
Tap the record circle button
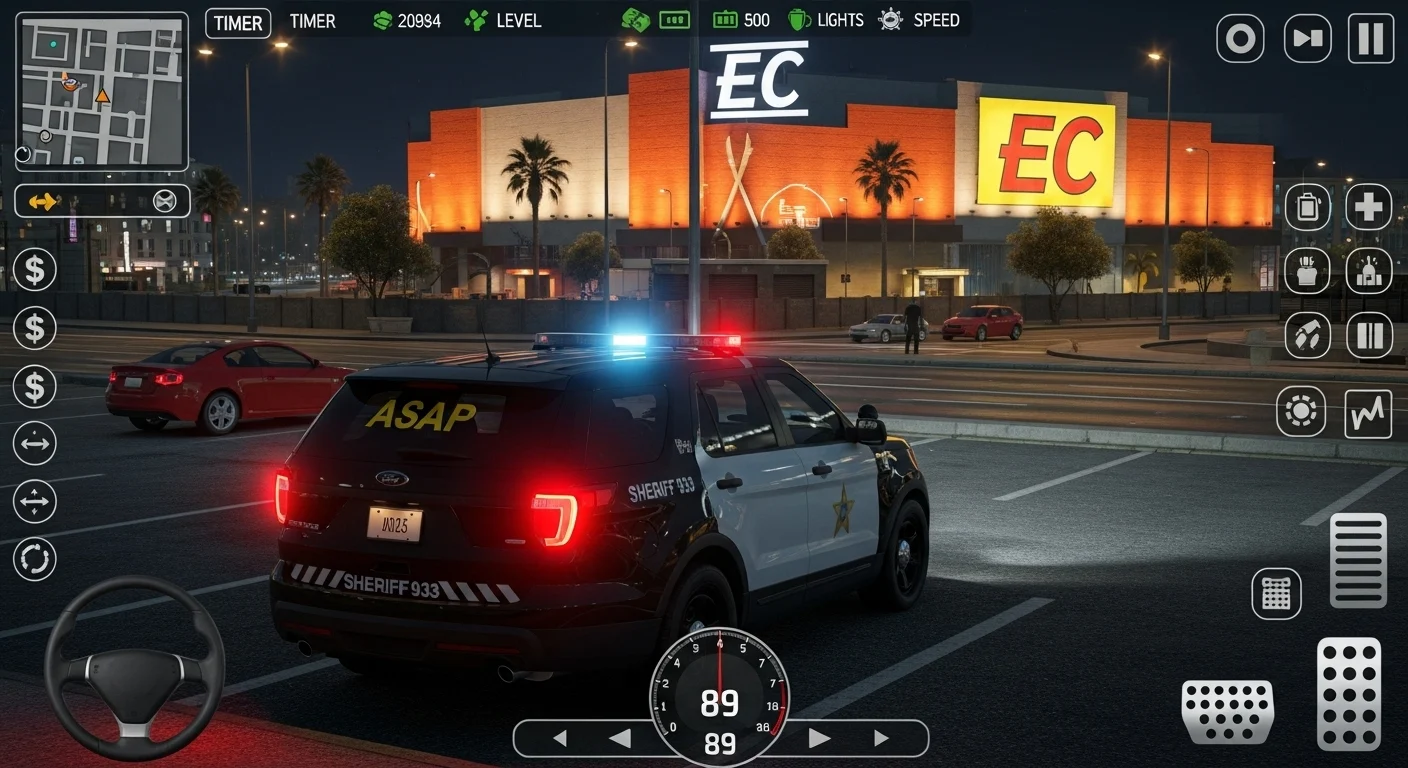pyautogui.click(x=1240, y=39)
